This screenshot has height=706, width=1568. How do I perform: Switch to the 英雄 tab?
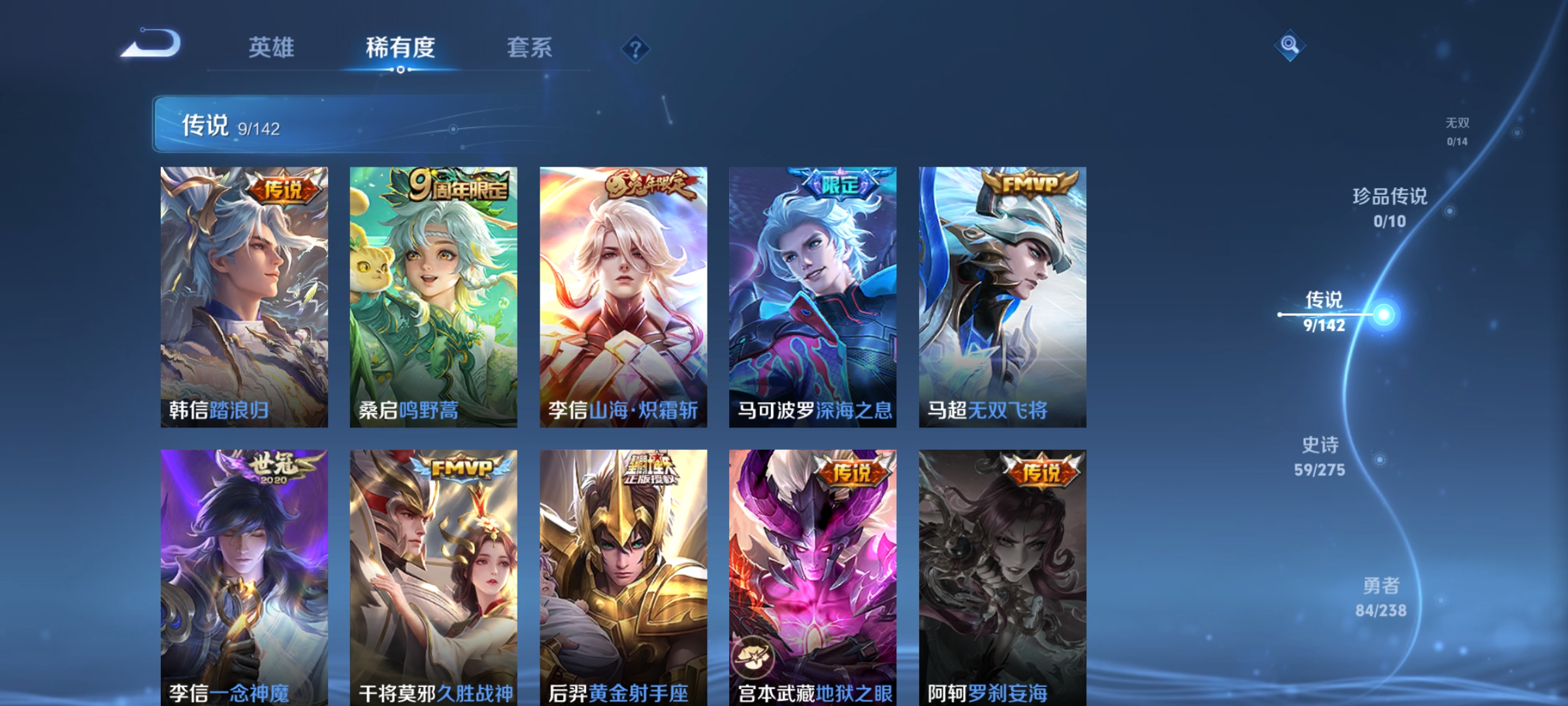tap(272, 47)
